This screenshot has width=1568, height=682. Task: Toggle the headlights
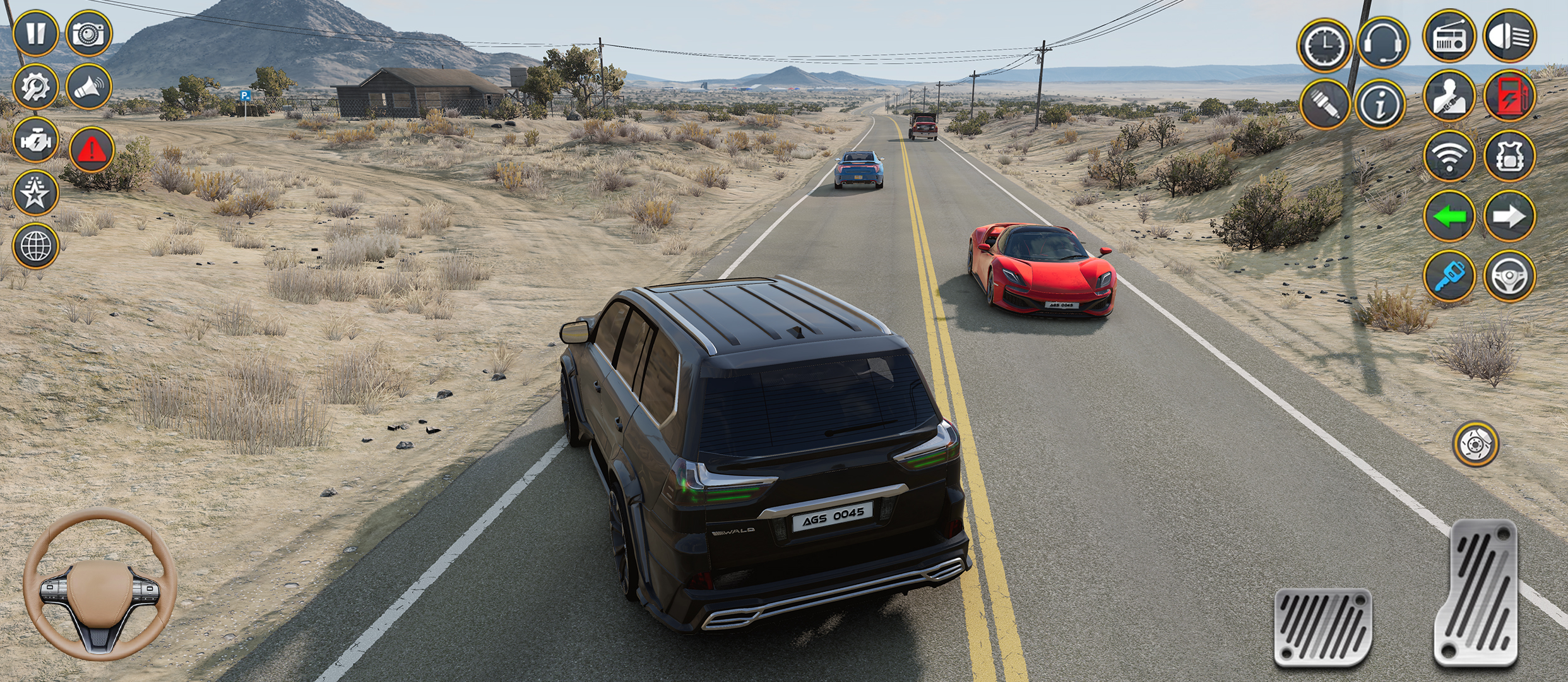coord(1509,36)
